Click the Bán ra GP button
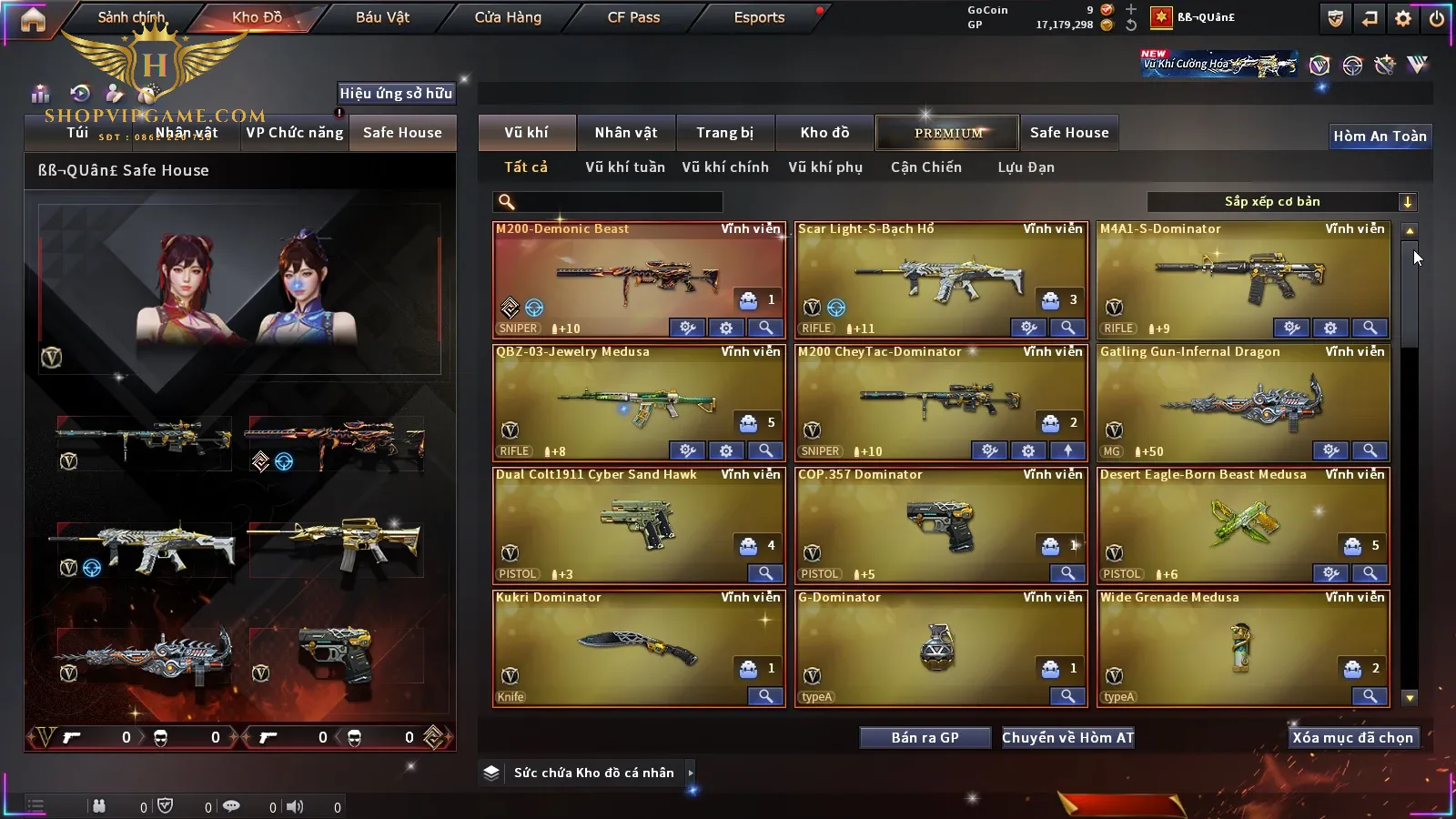 pos(925,738)
